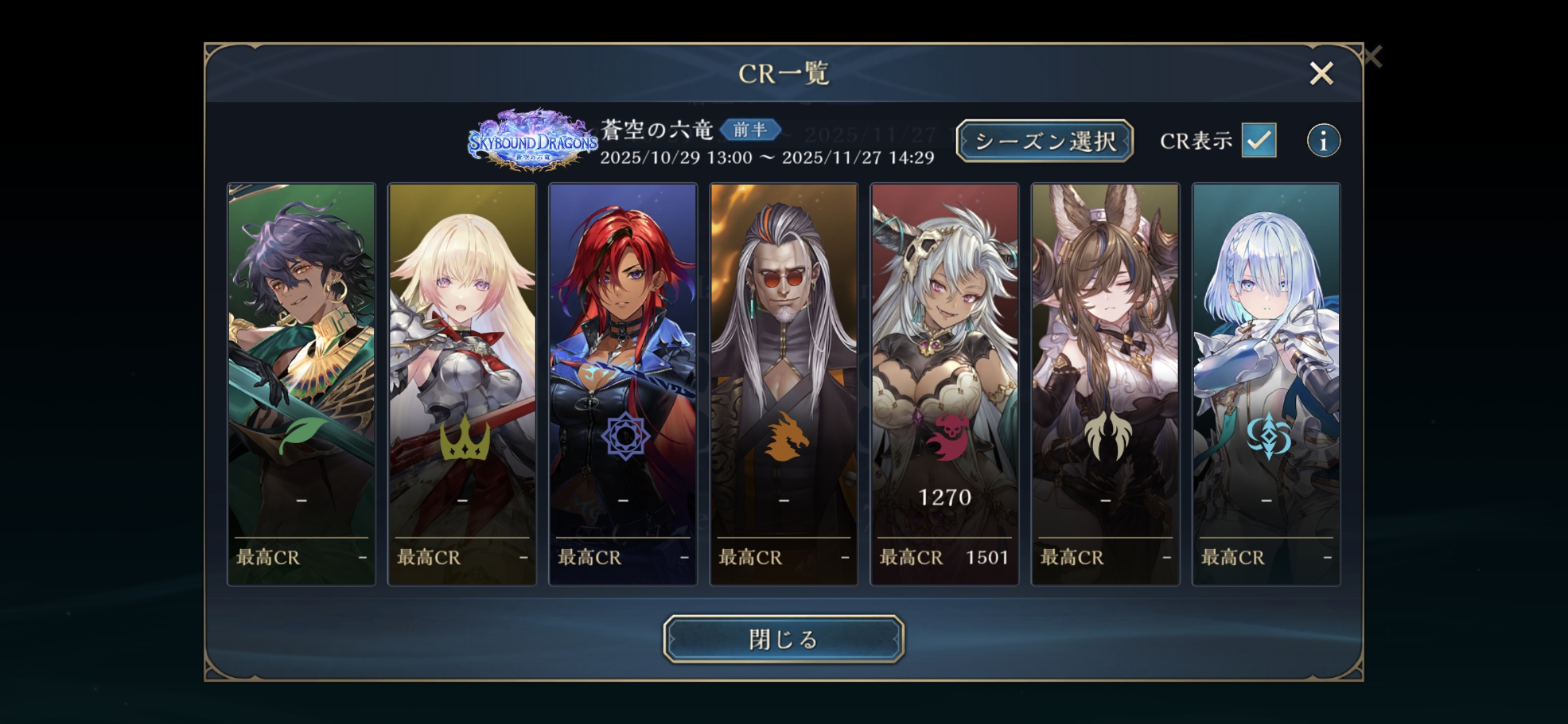Viewport: 1568px width, 724px height.
Task: Select the green leaf class card
Action: pos(302,384)
